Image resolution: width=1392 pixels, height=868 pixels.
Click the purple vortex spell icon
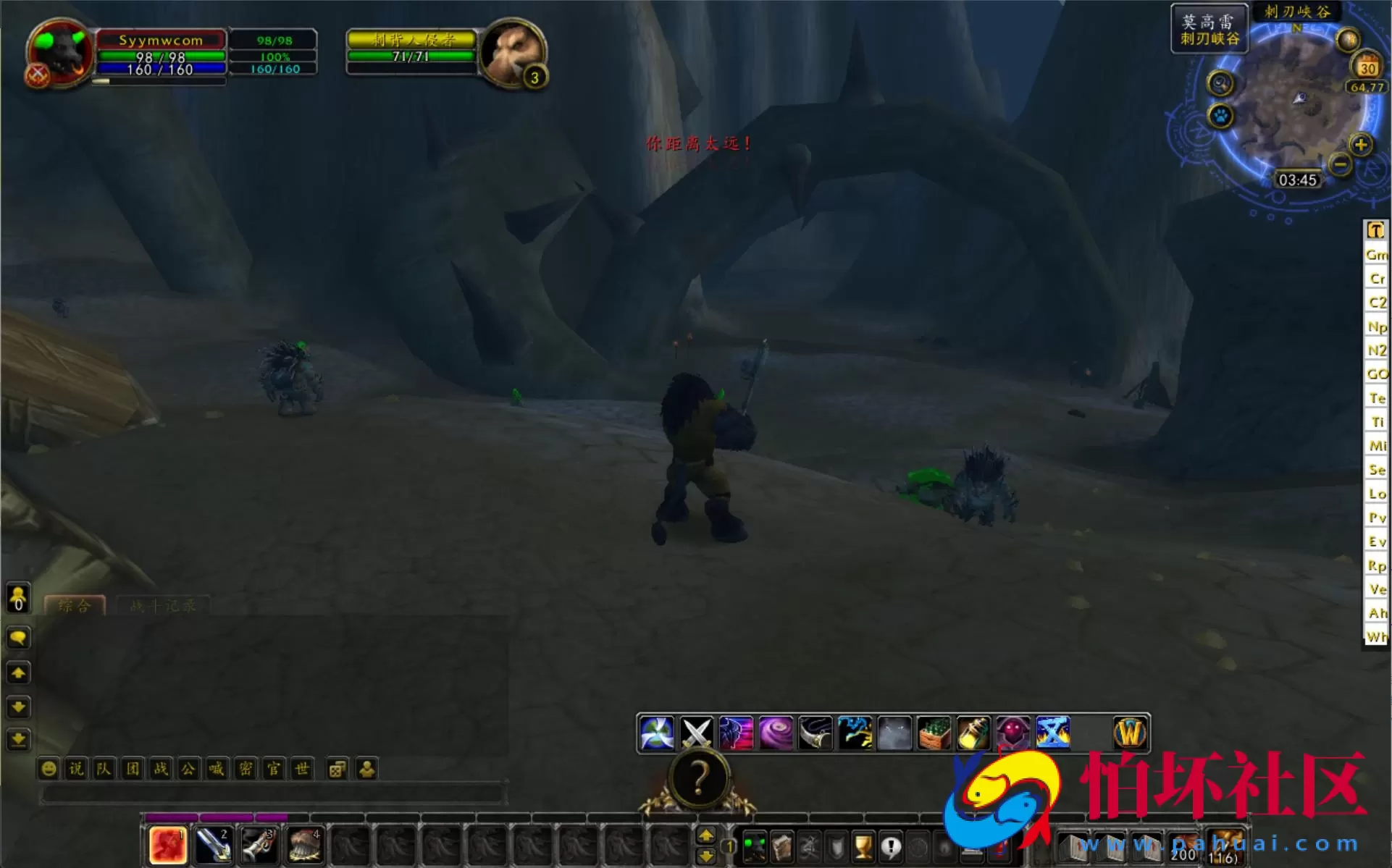776,733
